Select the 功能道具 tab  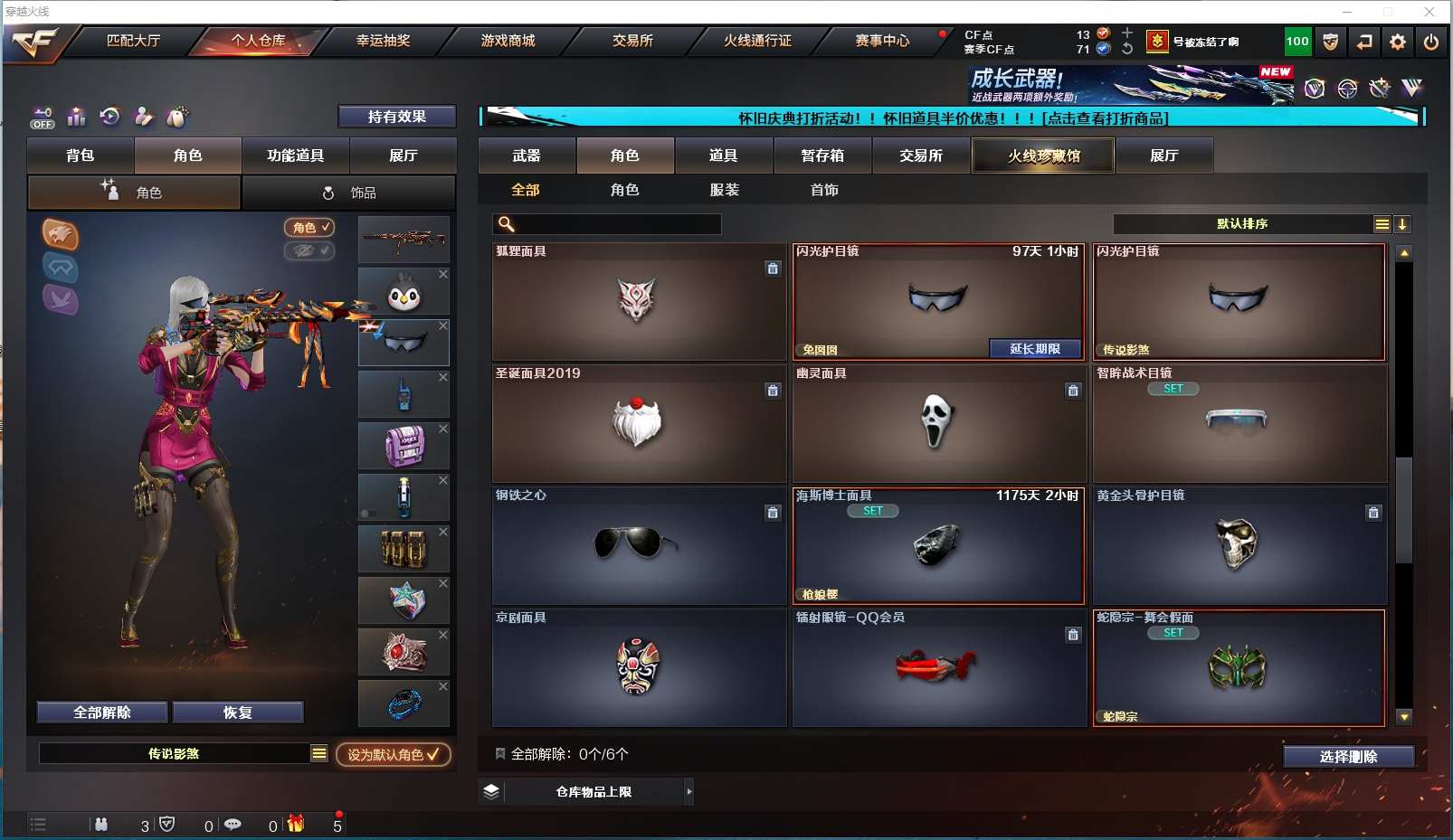[x=295, y=156]
